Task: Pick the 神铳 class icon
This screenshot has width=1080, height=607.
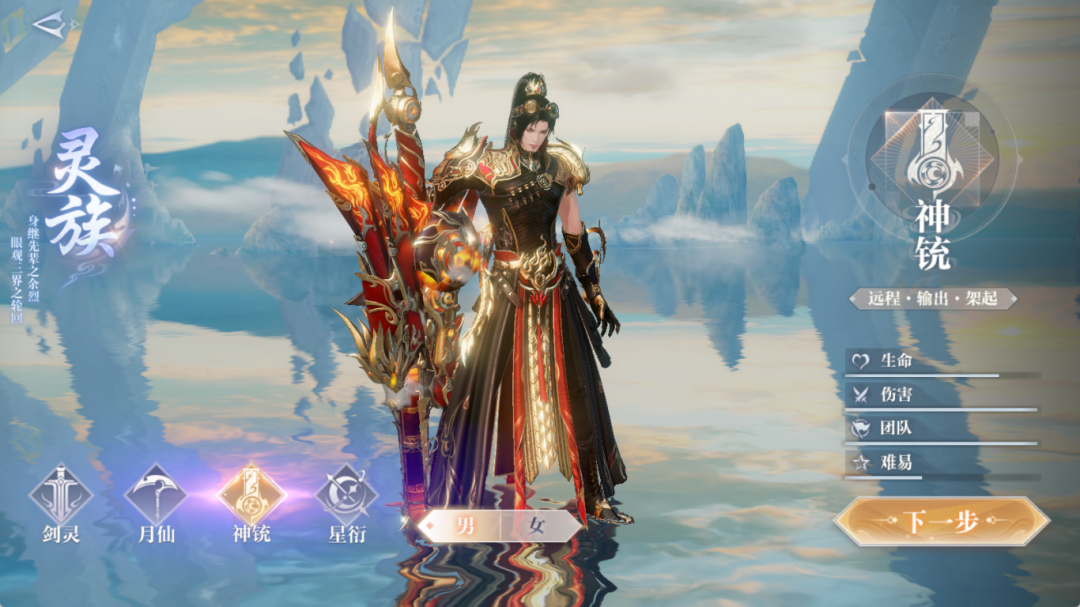Action: [252, 495]
